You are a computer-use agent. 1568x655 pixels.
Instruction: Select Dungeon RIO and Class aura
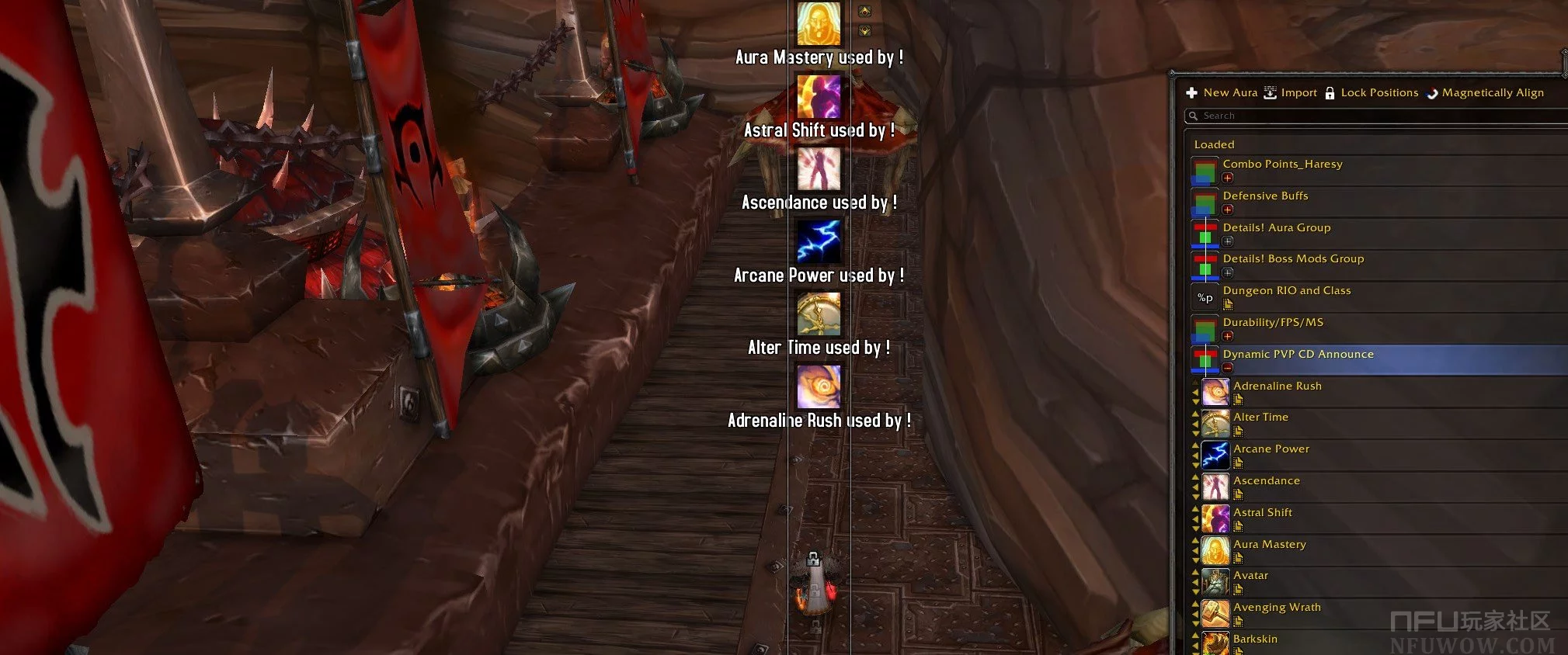[x=1286, y=291]
